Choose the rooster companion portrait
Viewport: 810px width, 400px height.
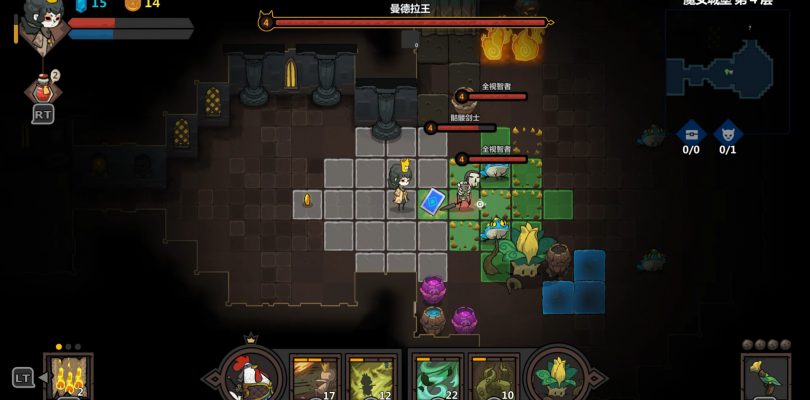[x=251, y=376]
